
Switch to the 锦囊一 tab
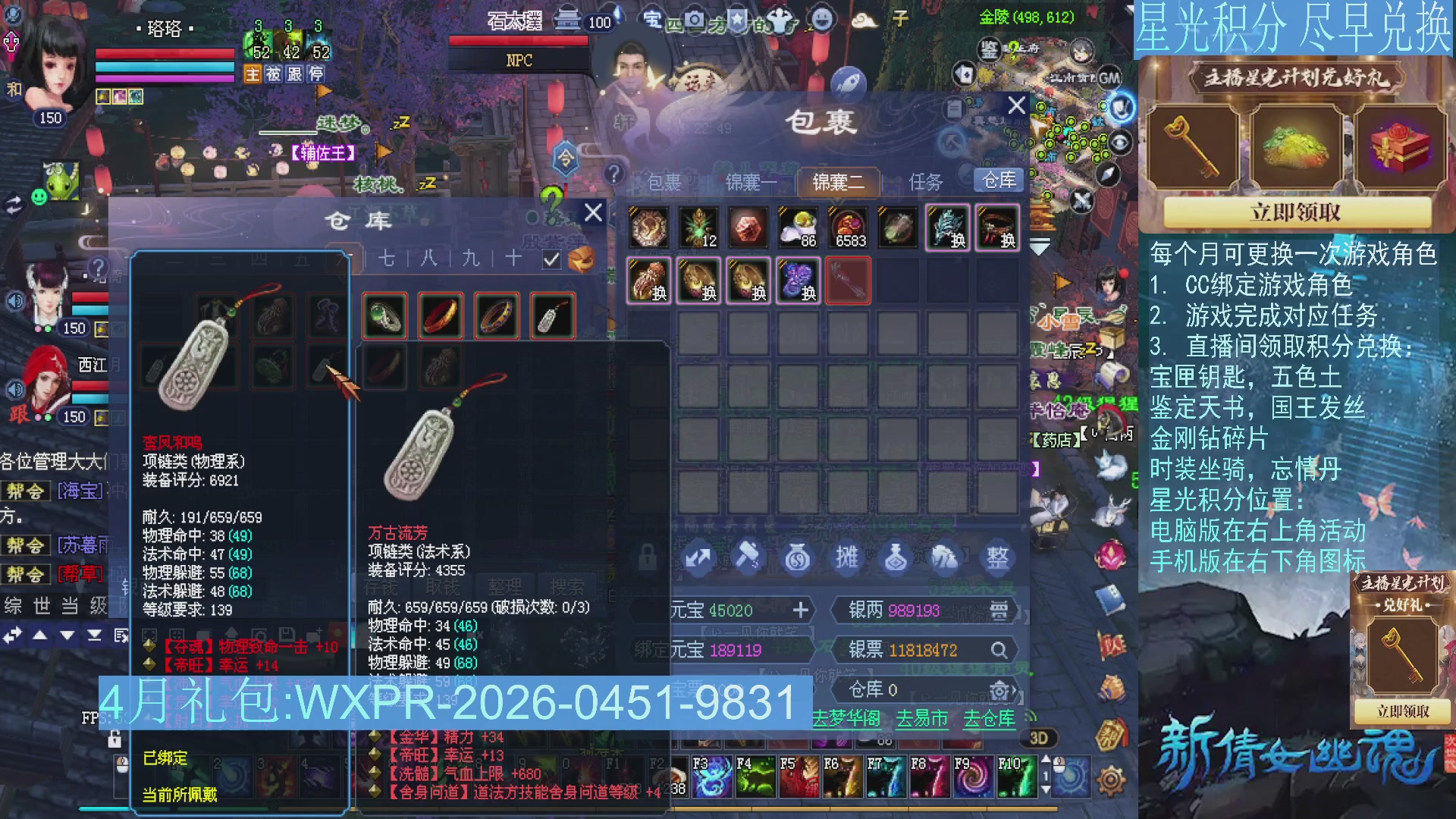750,182
